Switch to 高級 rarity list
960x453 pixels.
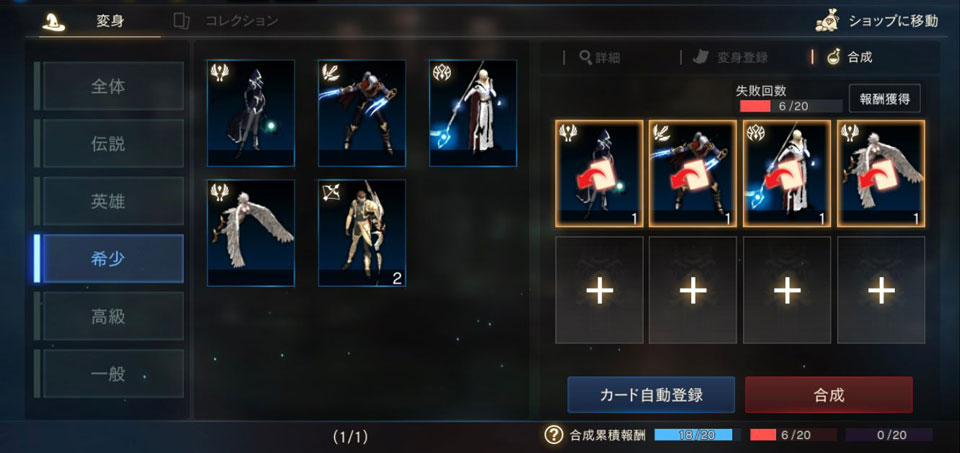tap(109, 316)
